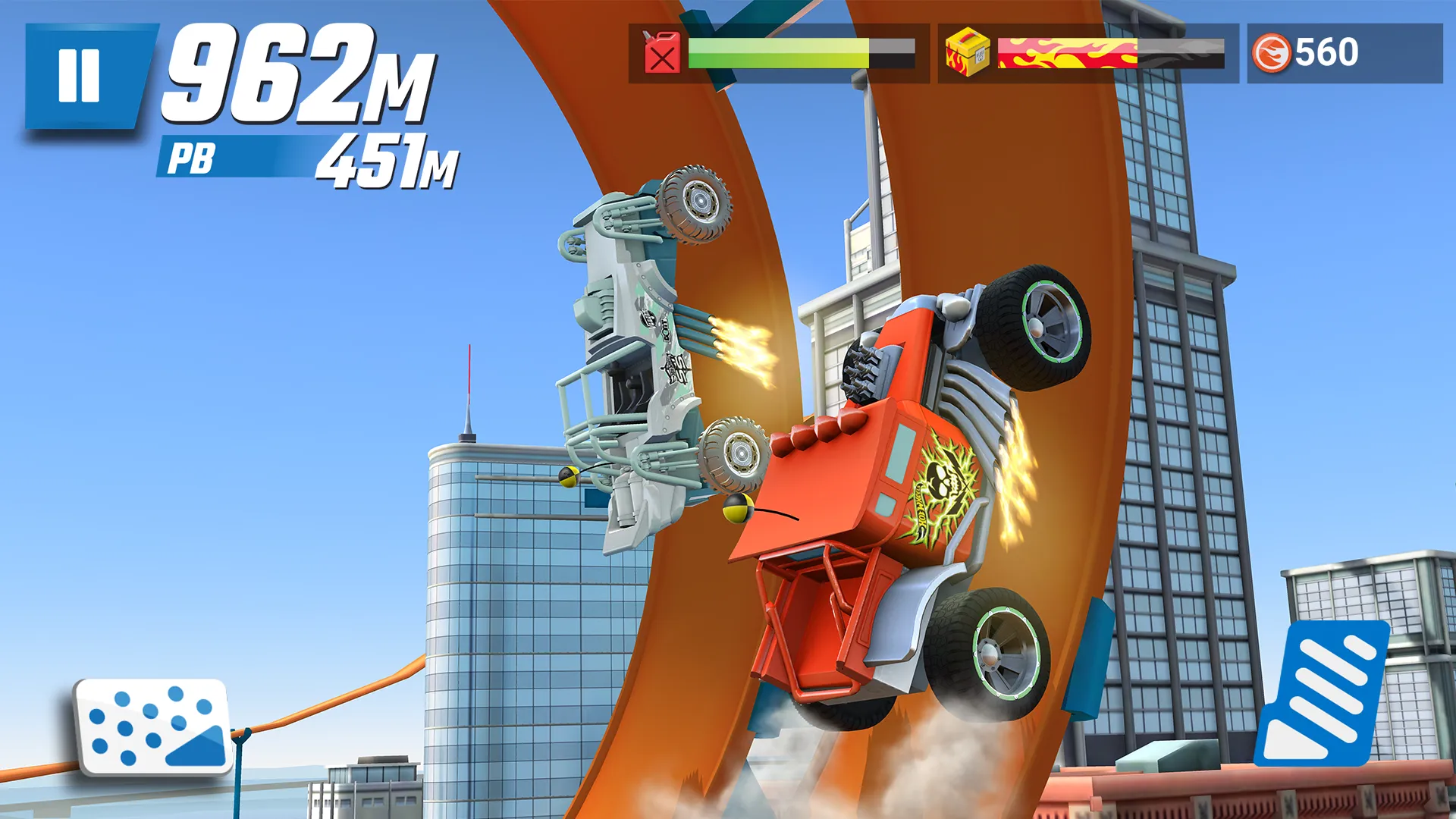Click the dotted ramp symbol on the brake pedal

tap(152, 724)
